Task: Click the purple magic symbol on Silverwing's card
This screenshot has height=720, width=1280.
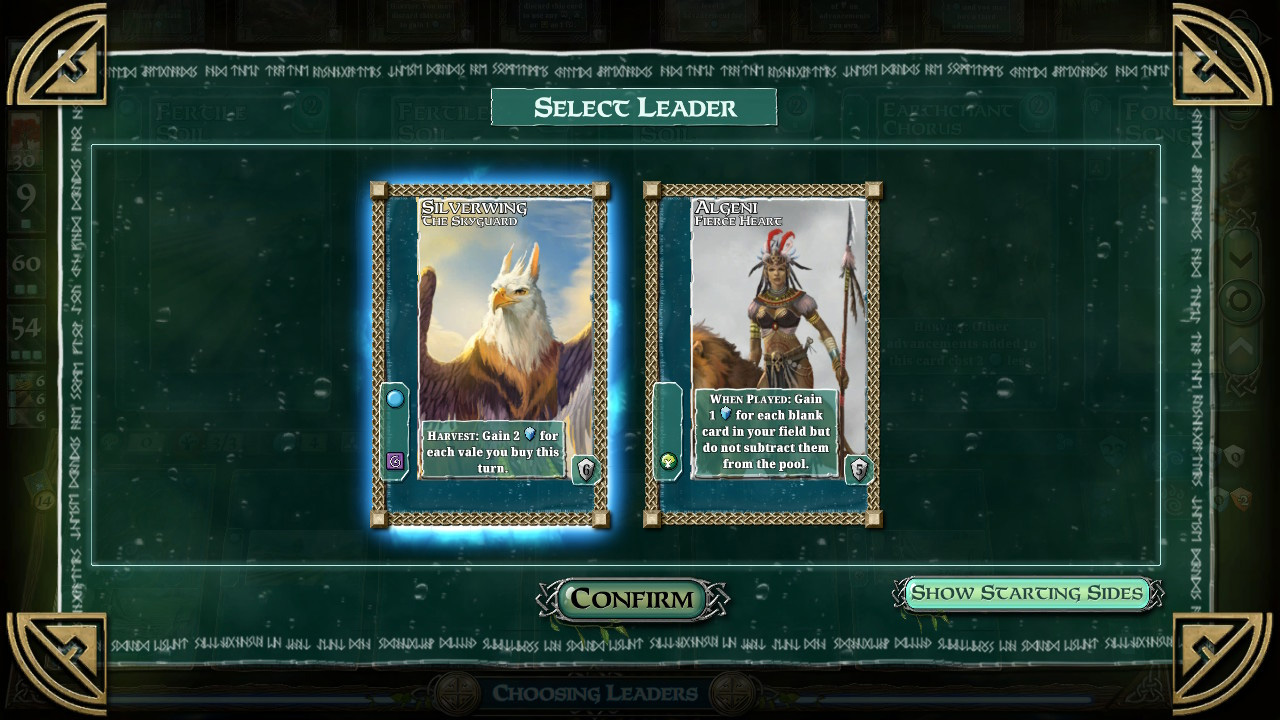Action: click(x=396, y=459)
